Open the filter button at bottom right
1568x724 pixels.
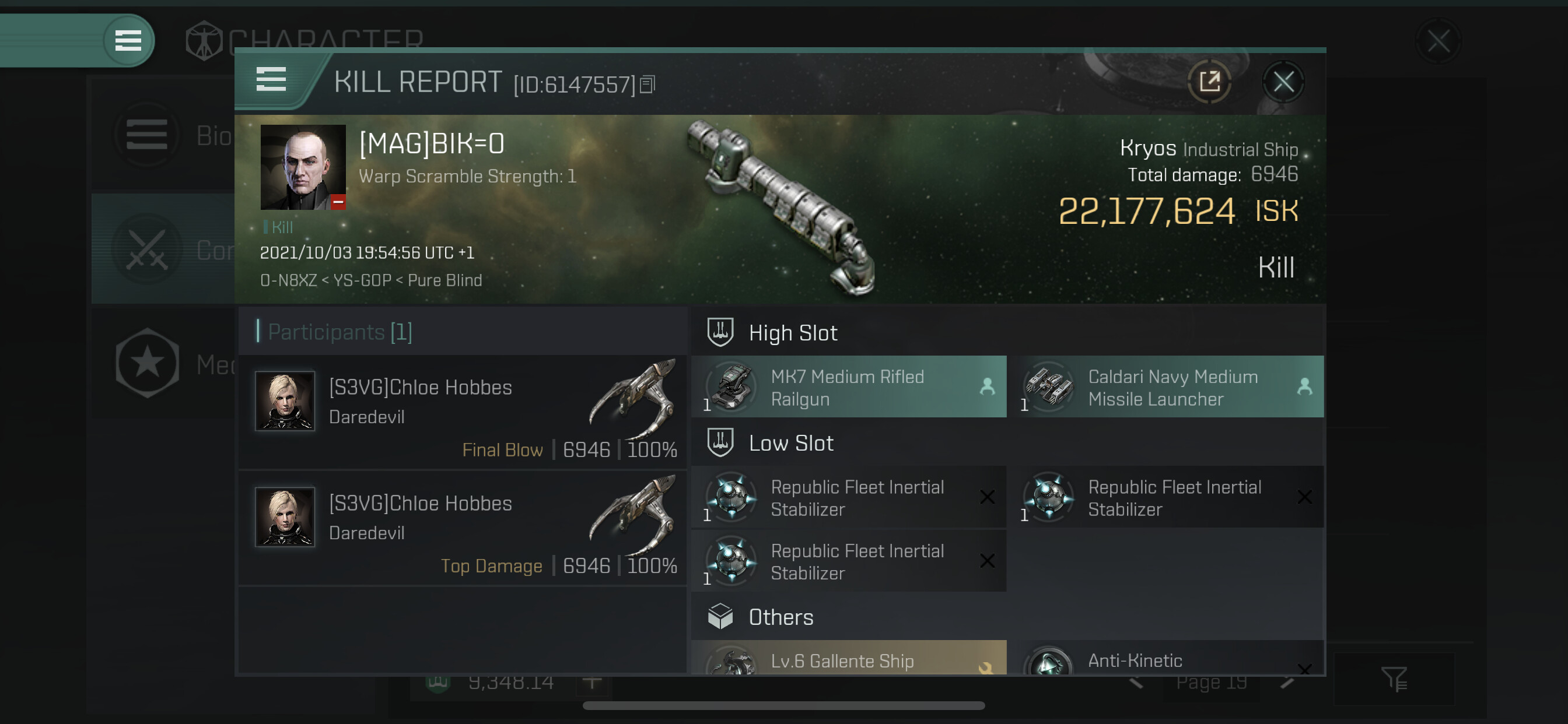pos(1392,679)
